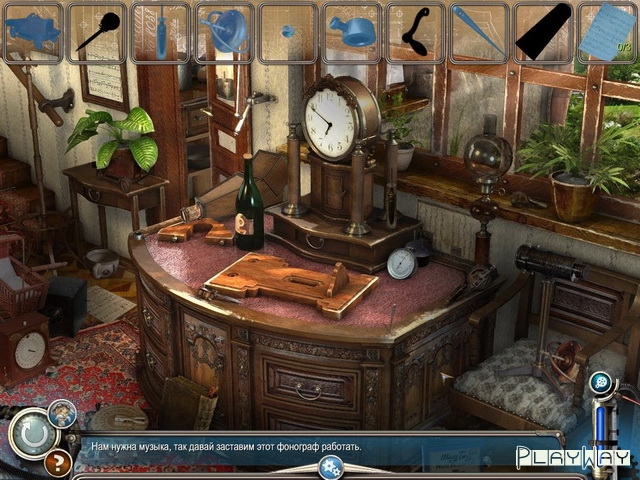Click the small blue knob slot
The height and width of the screenshot is (480, 640).
(x=288, y=32)
